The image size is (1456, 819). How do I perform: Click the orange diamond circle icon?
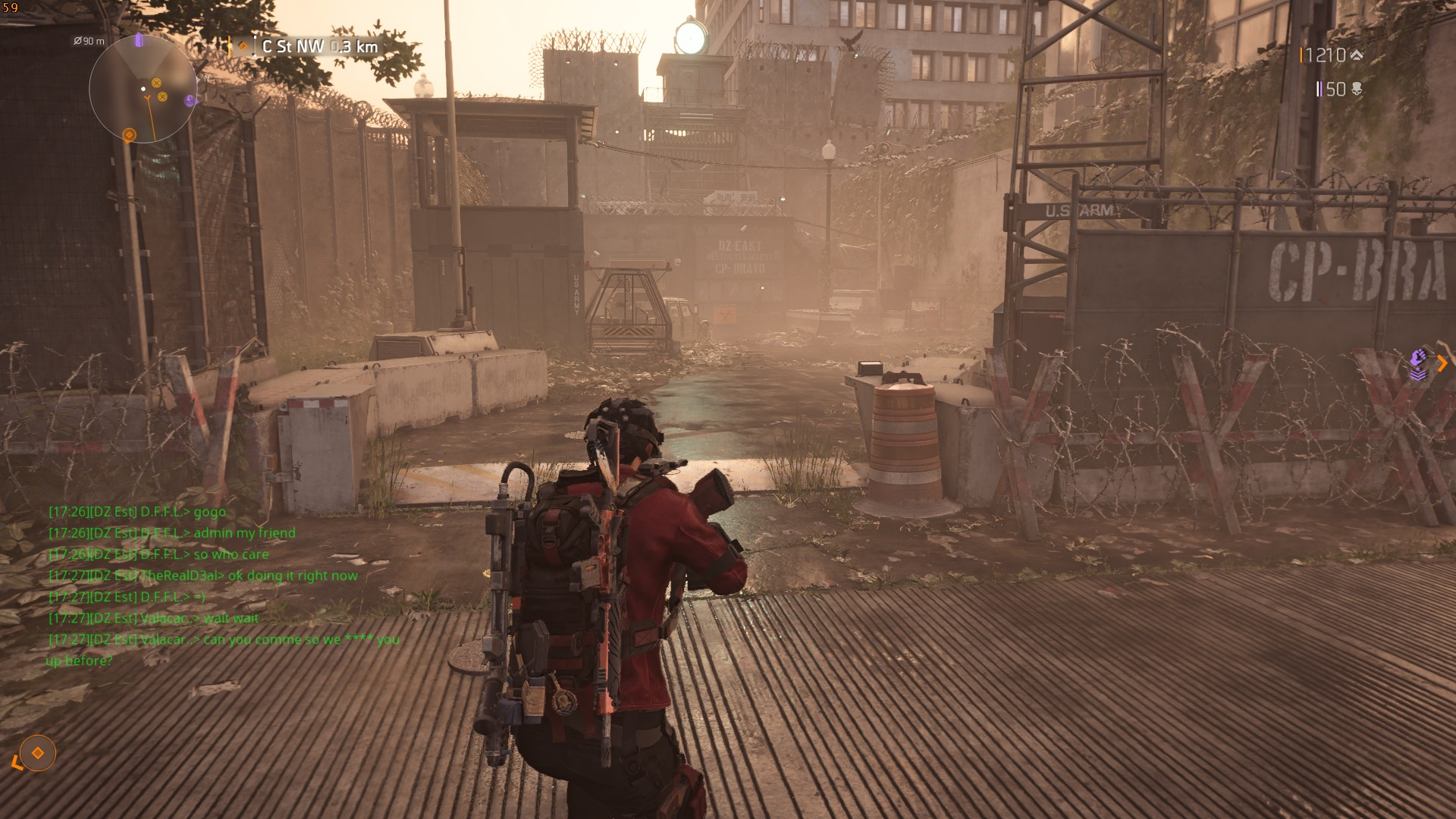point(37,753)
